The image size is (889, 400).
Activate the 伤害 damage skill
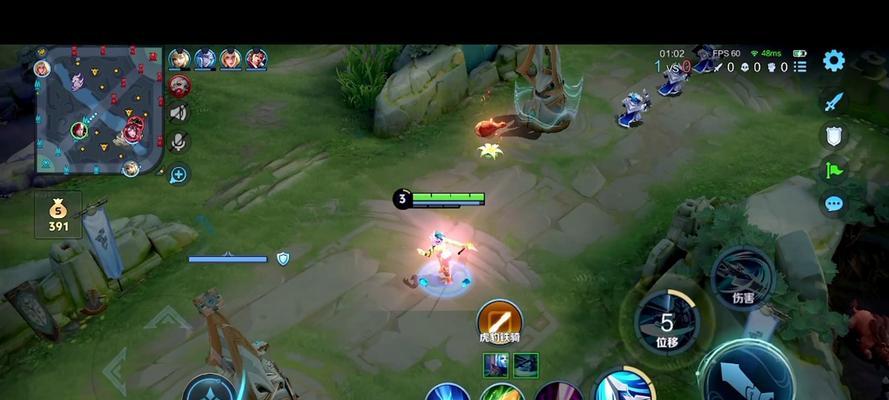[742, 276]
